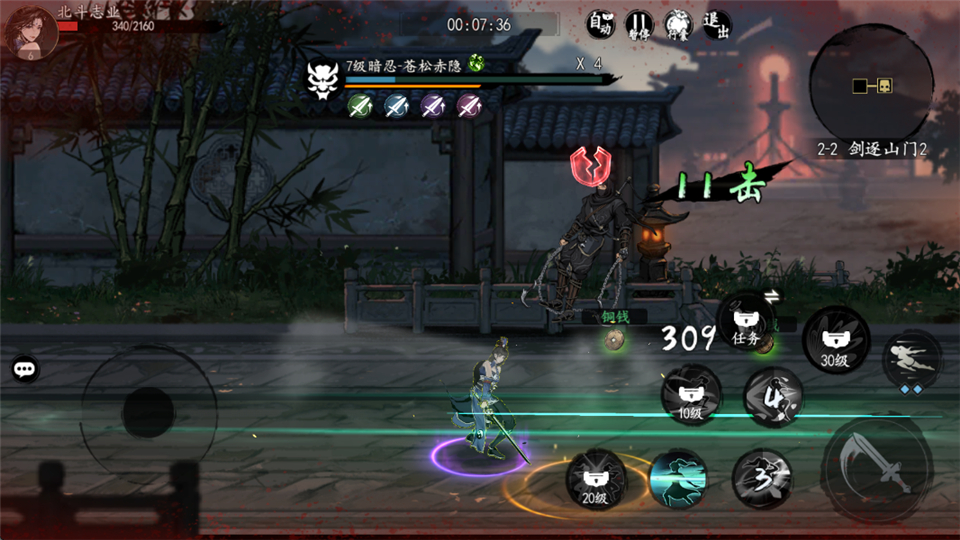Select the skill showing cooldown 3
The image size is (960, 540).
(x=761, y=477)
